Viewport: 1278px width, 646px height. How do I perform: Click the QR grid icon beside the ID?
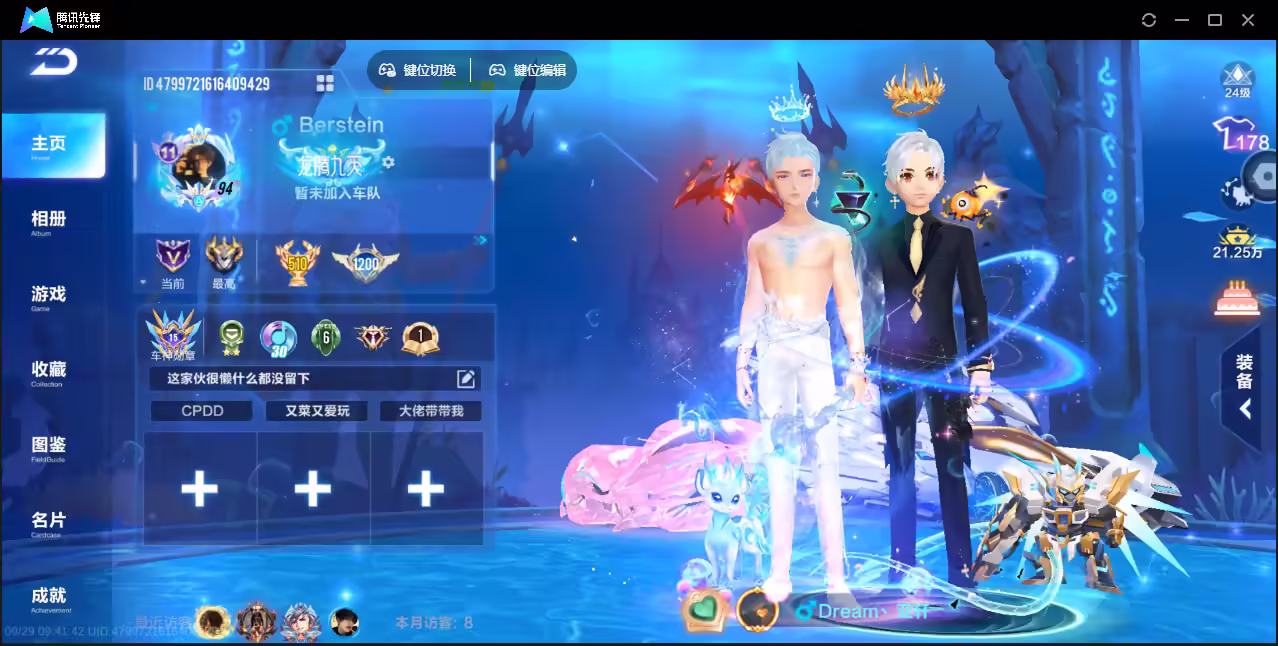tap(325, 83)
